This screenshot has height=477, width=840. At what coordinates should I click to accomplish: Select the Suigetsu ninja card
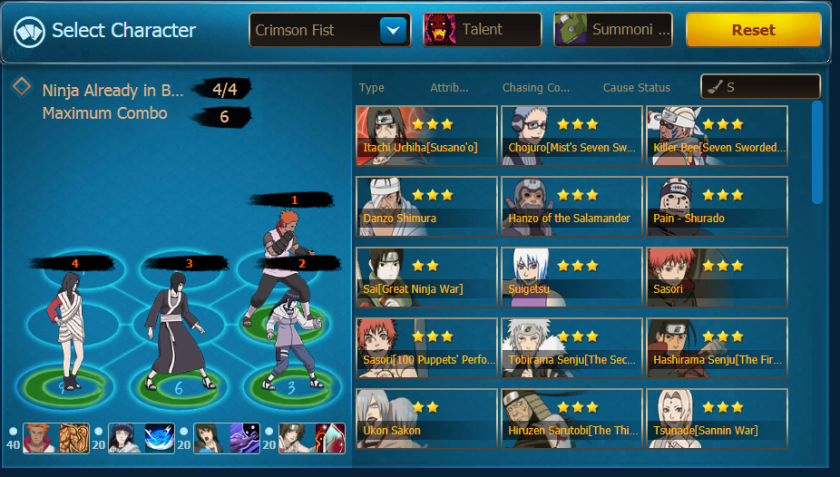(x=572, y=277)
